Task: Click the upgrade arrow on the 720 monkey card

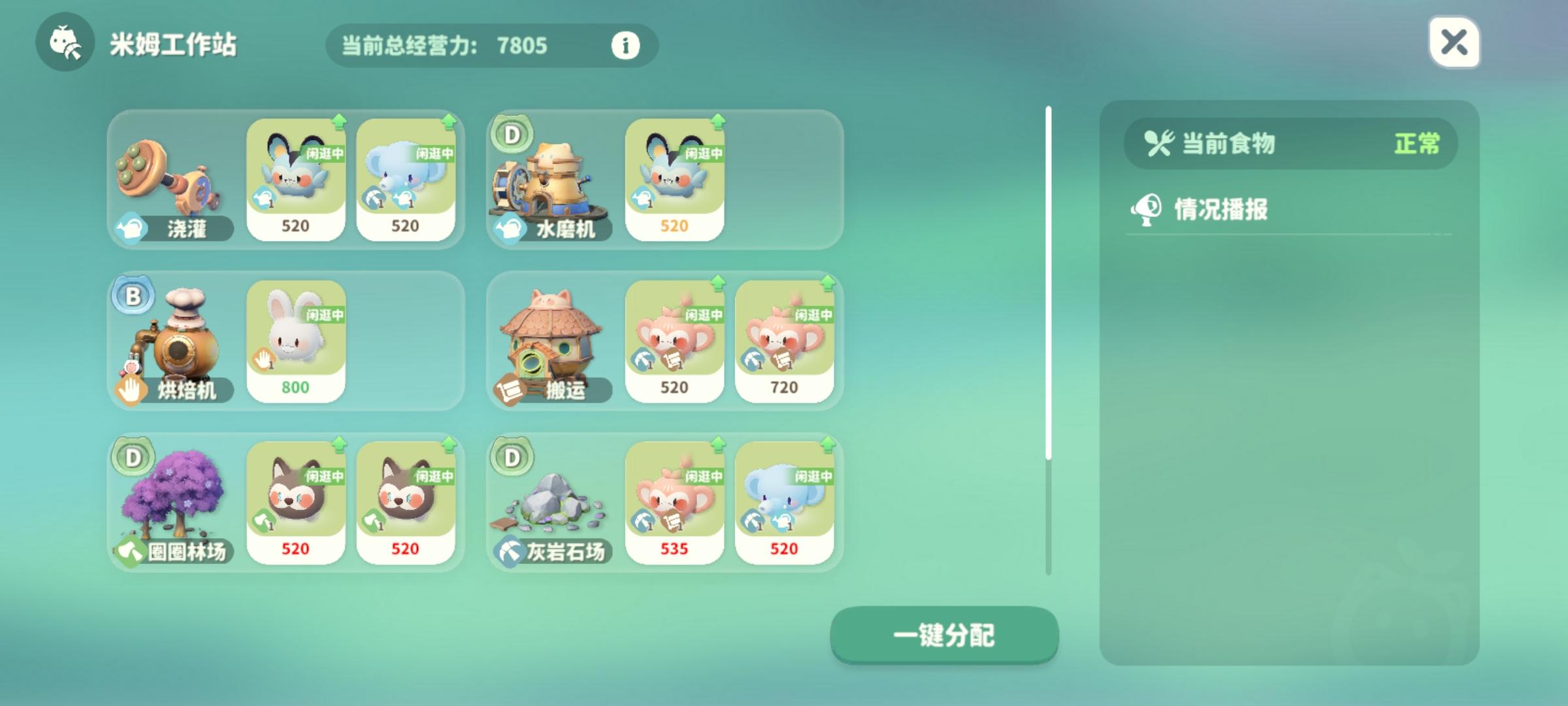Action: tap(828, 282)
